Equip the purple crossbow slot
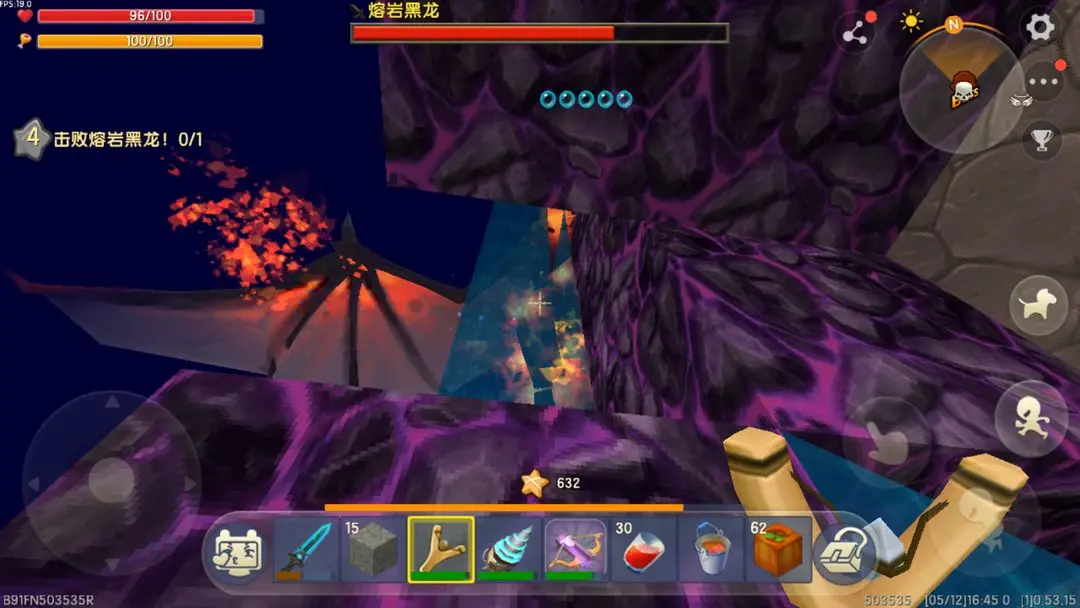The width and height of the screenshot is (1080, 608). coord(576,549)
